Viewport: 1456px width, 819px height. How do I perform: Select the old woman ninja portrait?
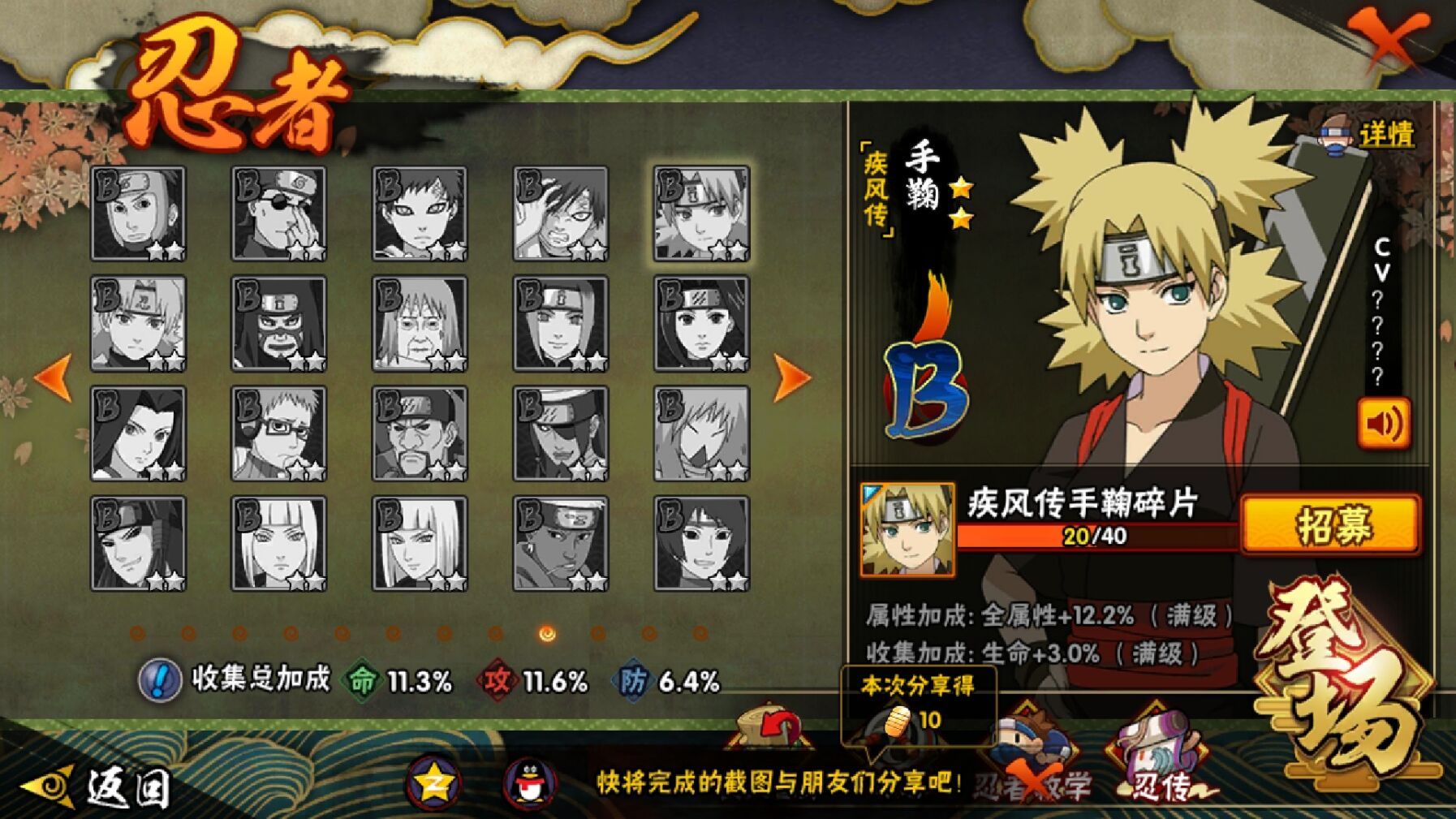point(420,323)
